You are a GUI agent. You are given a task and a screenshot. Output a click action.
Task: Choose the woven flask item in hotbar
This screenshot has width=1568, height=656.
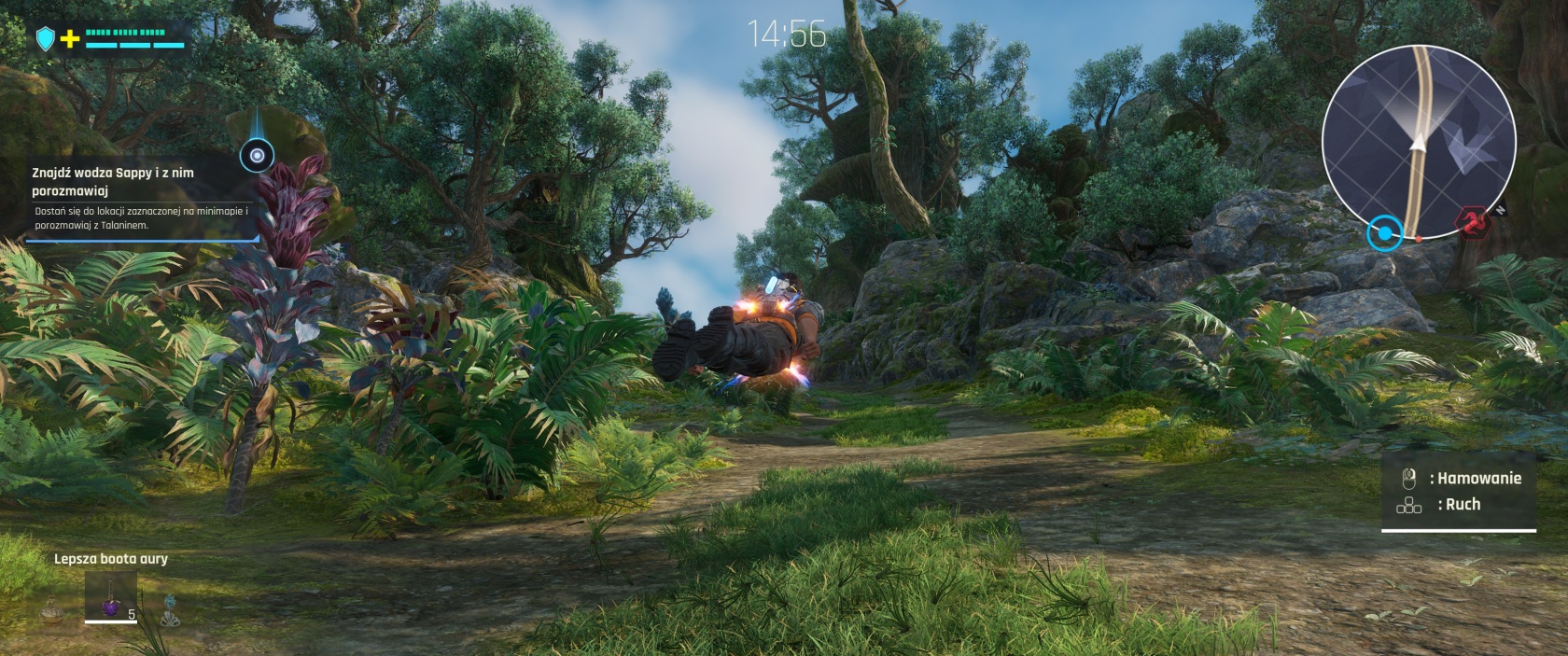tap(52, 608)
